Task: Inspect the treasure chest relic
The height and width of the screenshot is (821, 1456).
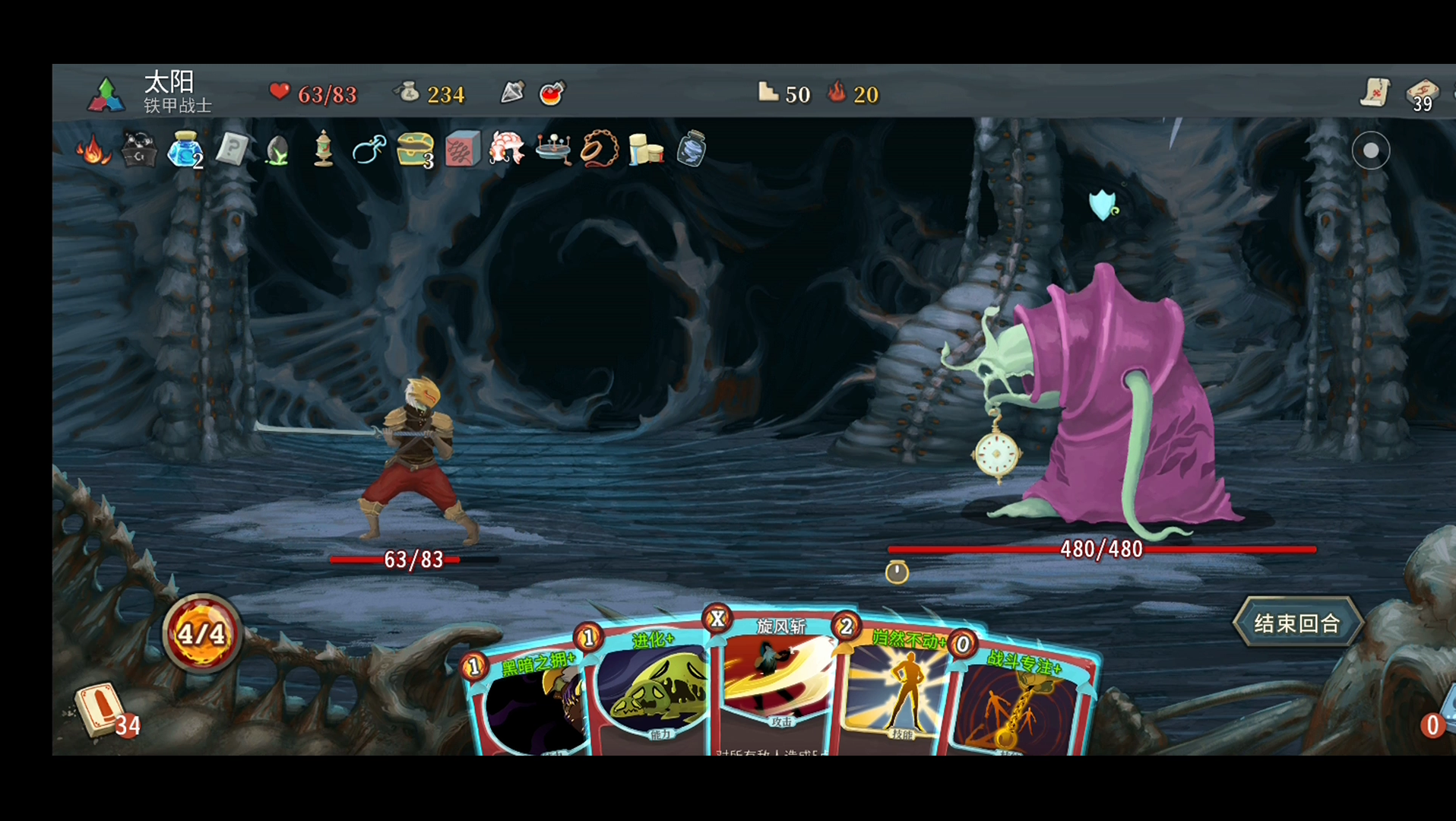Action: pyautogui.click(x=415, y=149)
